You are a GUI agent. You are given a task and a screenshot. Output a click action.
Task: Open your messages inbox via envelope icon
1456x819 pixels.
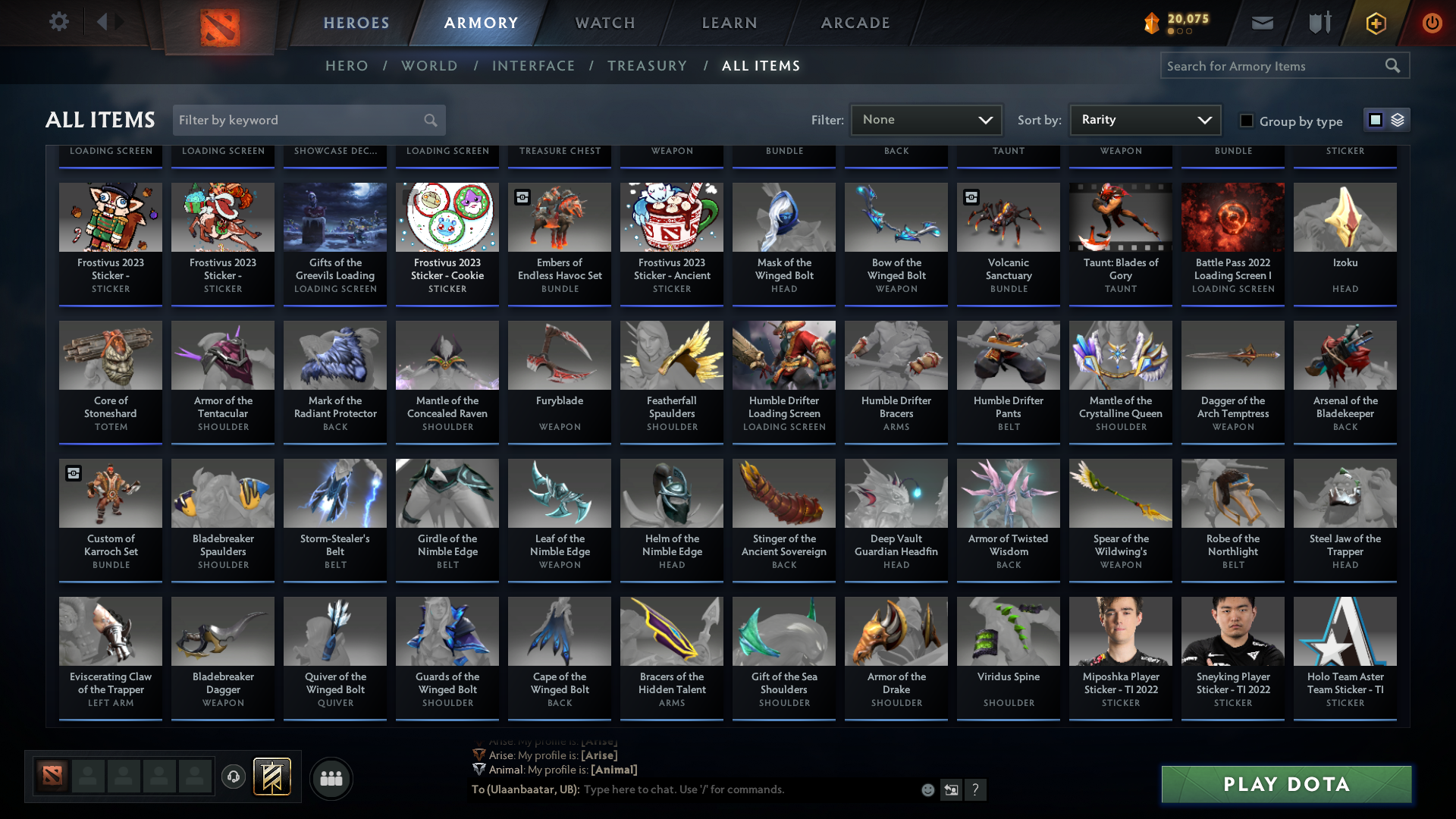1262,23
